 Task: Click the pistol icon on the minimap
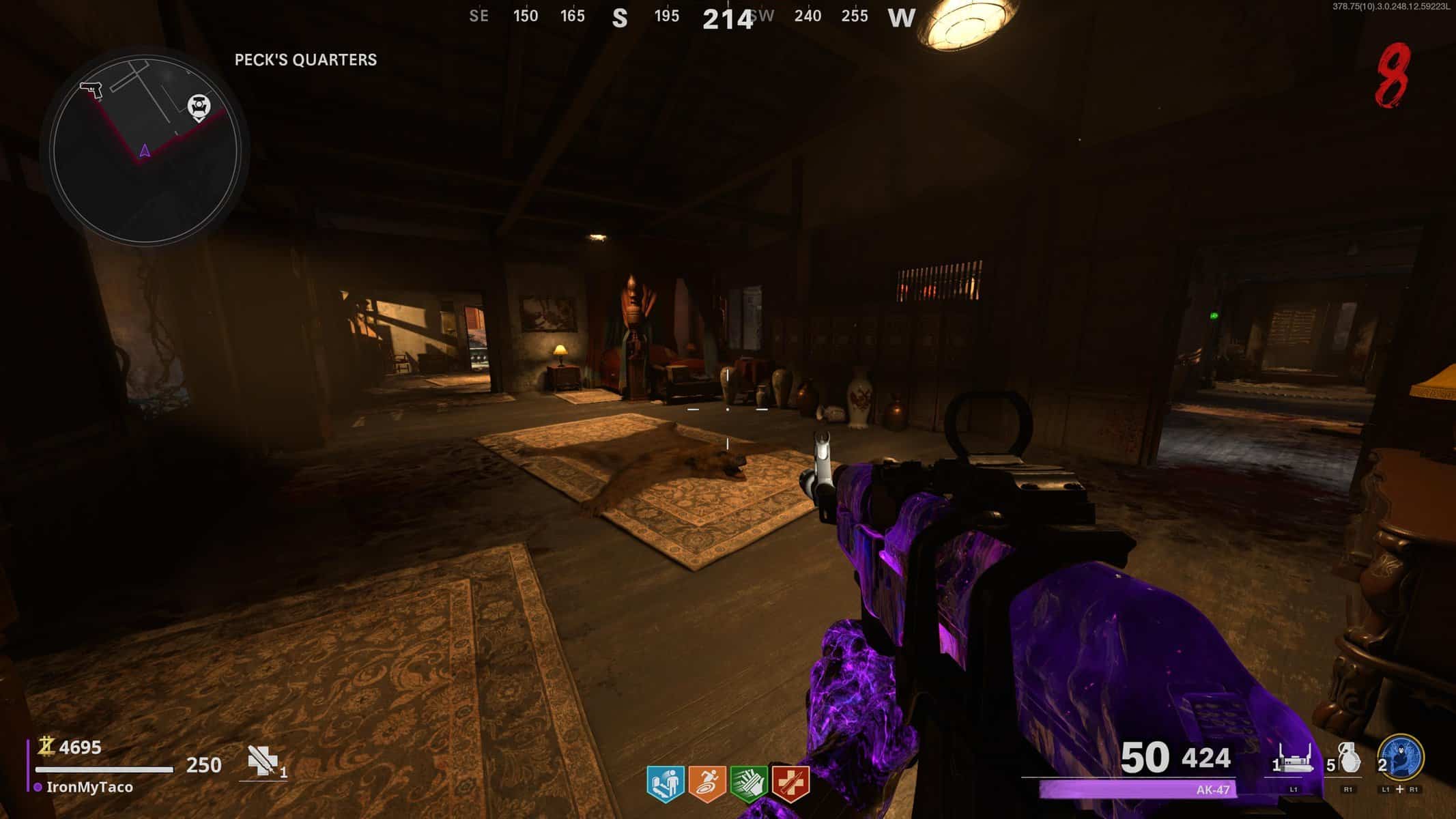91,89
